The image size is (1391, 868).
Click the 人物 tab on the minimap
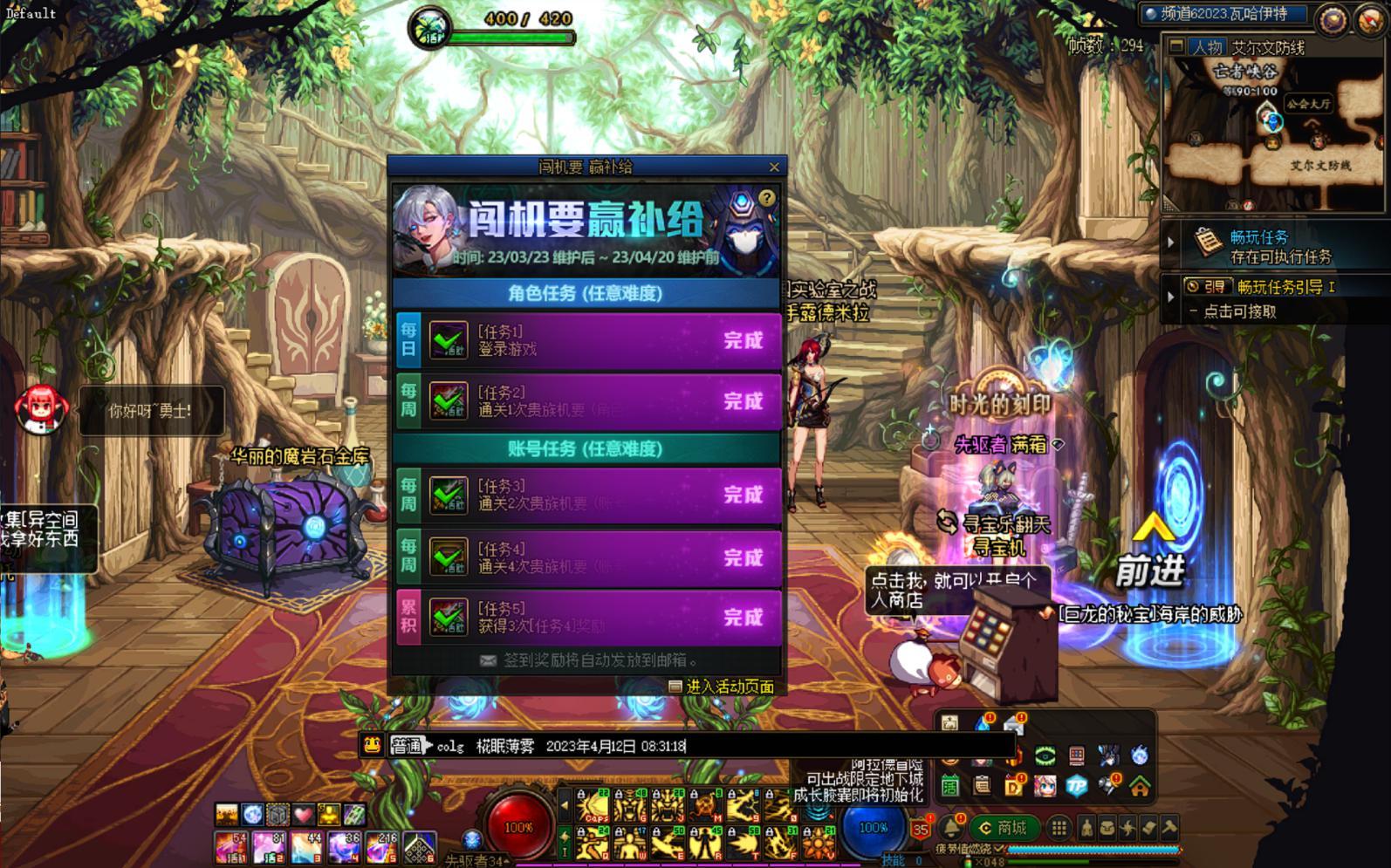1208,47
